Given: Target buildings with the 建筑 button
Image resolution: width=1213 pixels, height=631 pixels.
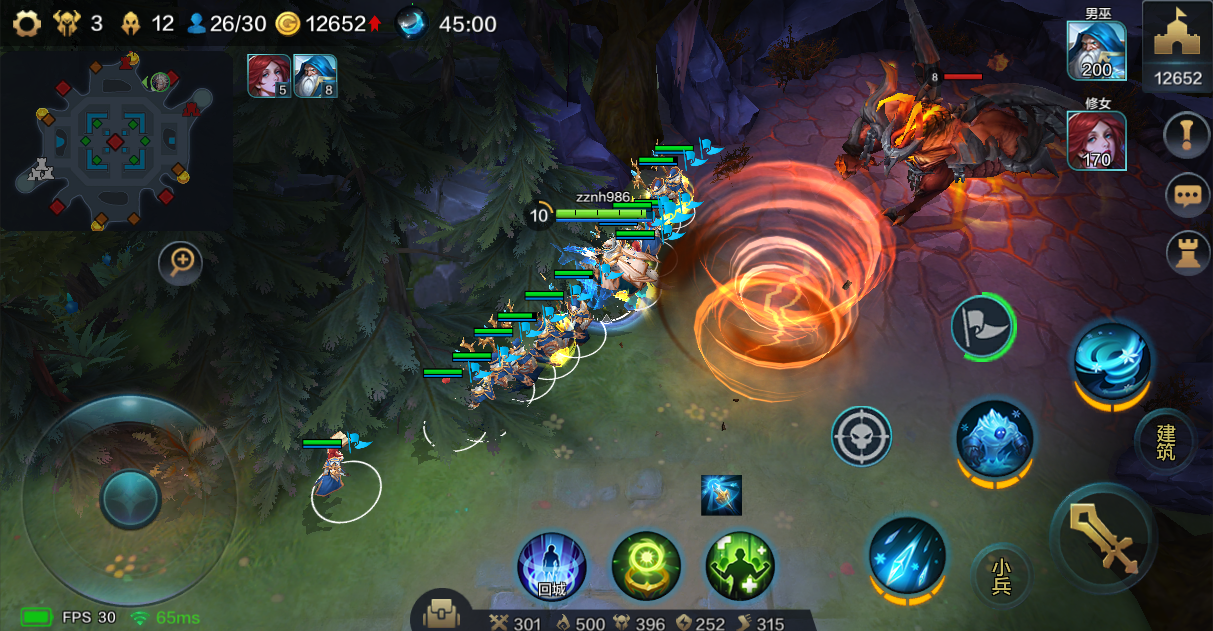Looking at the screenshot, I should (1166, 443).
